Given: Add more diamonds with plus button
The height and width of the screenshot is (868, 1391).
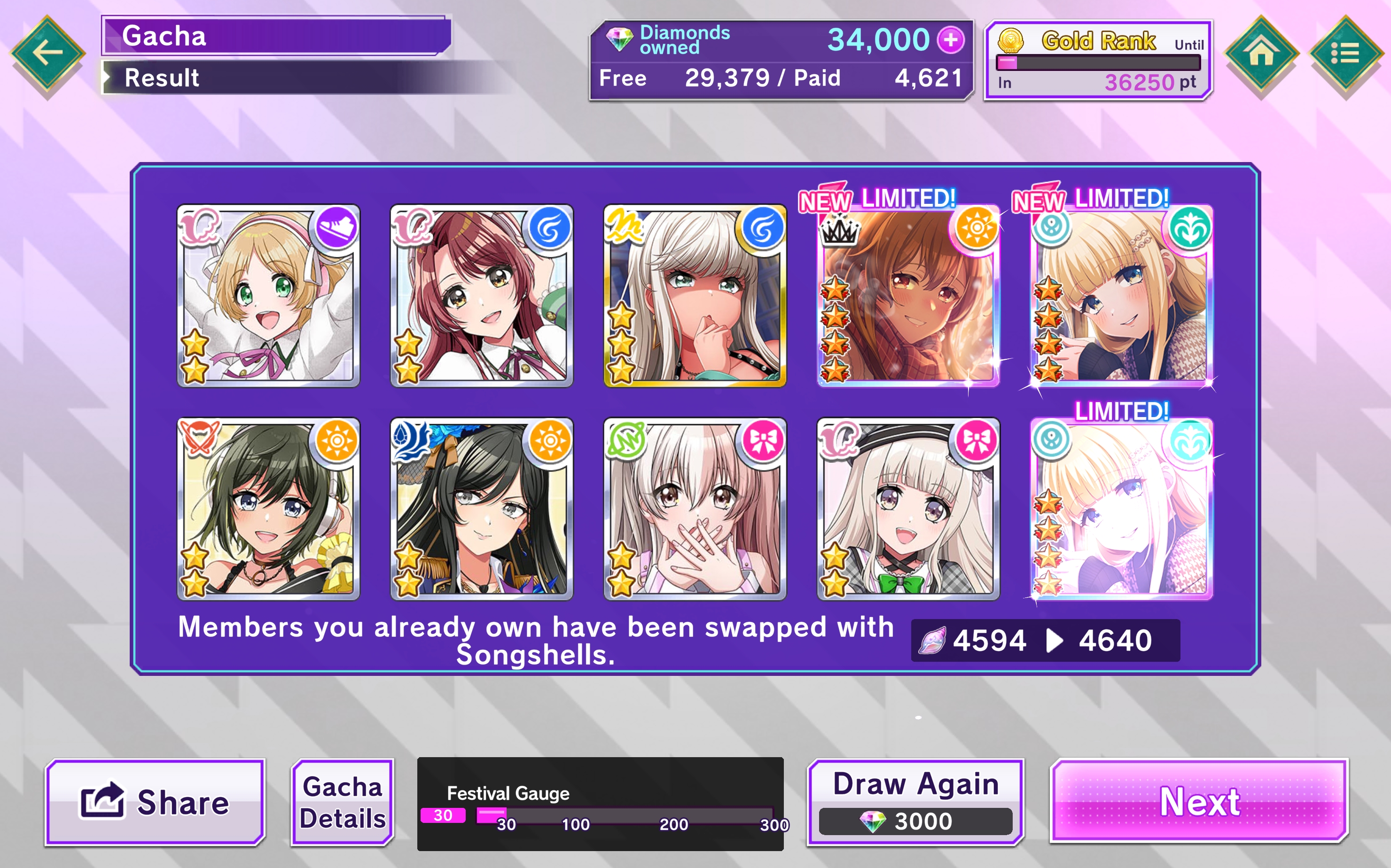Looking at the screenshot, I should [951, 40].
